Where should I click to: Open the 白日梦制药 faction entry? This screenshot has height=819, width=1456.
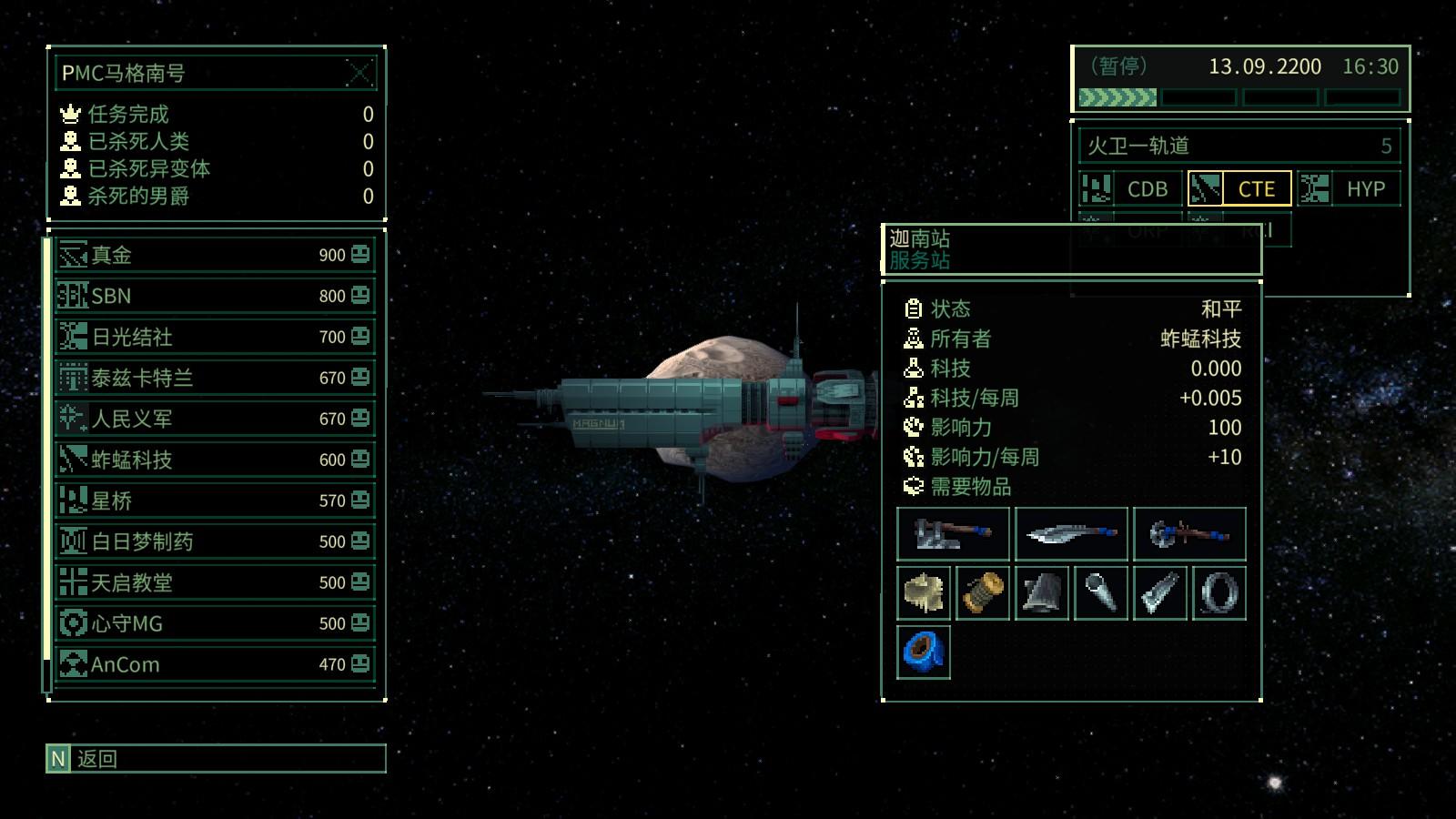pyautogui.click(x=215, y=541)
